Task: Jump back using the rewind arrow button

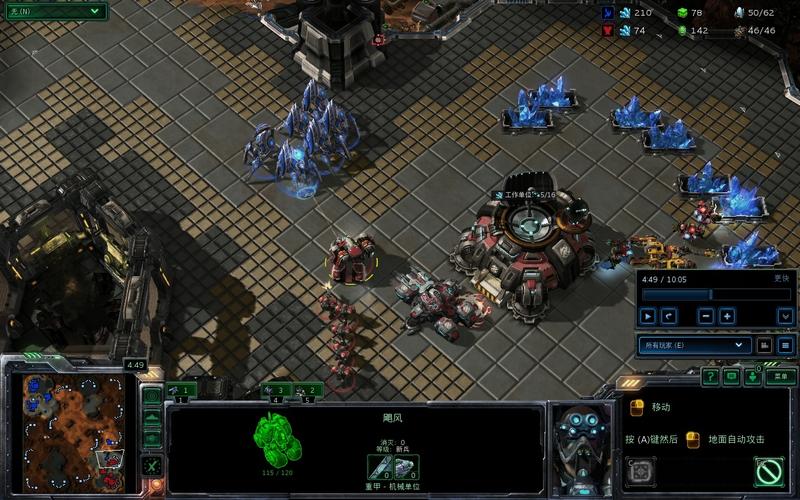Action: point(669,316)
